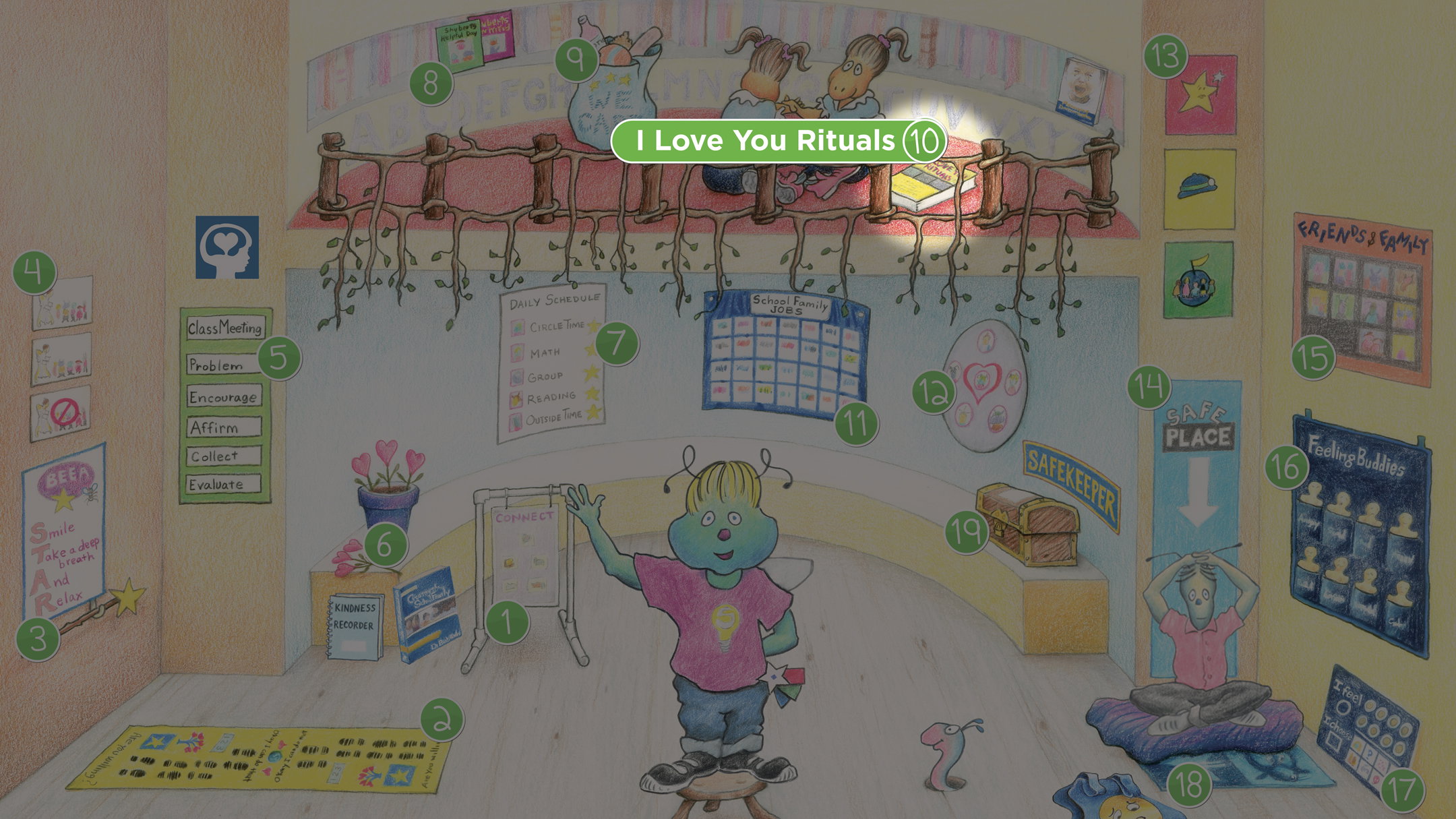This screenshot has height=819, width=1456.
Task: Select hotspot 5 on the Class Meeting chart
Action: point(279,357)
